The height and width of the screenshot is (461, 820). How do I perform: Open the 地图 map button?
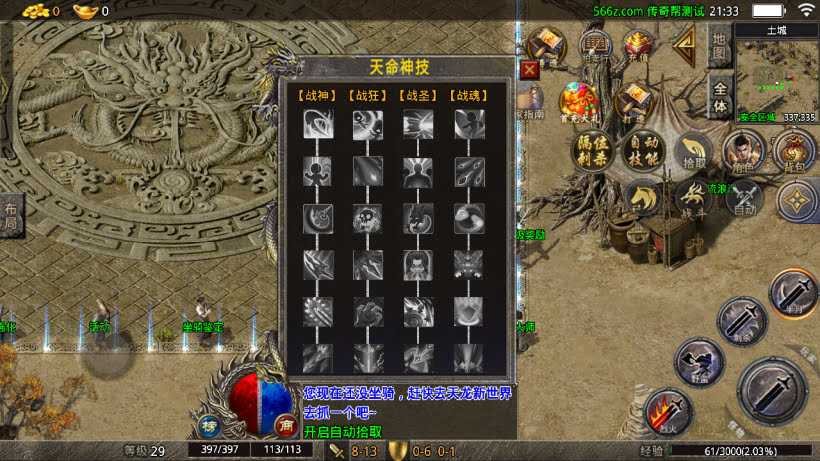click(x=719, y=47)
